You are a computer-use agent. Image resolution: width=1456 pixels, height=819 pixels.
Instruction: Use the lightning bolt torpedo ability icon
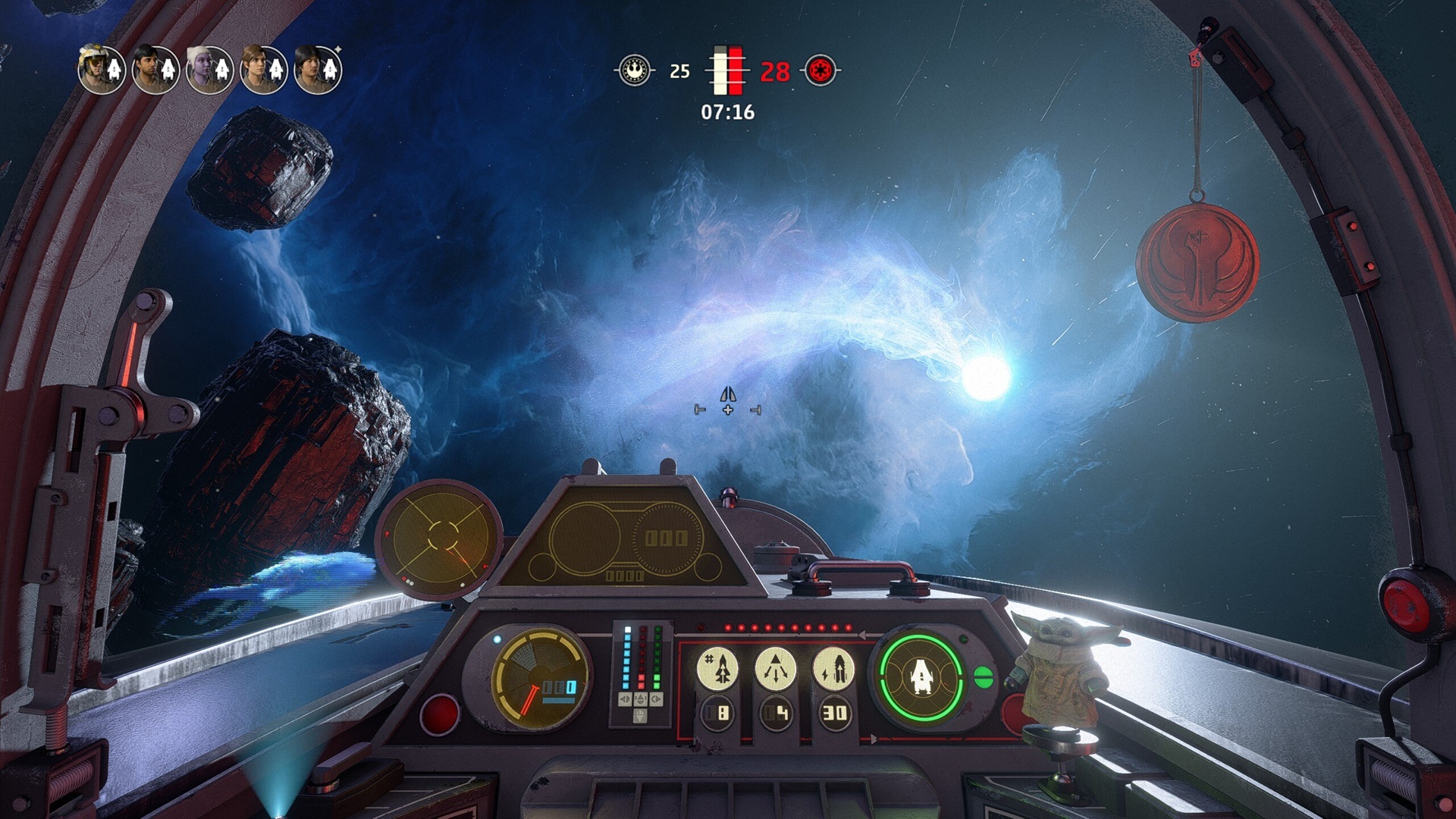coord(833,668)
